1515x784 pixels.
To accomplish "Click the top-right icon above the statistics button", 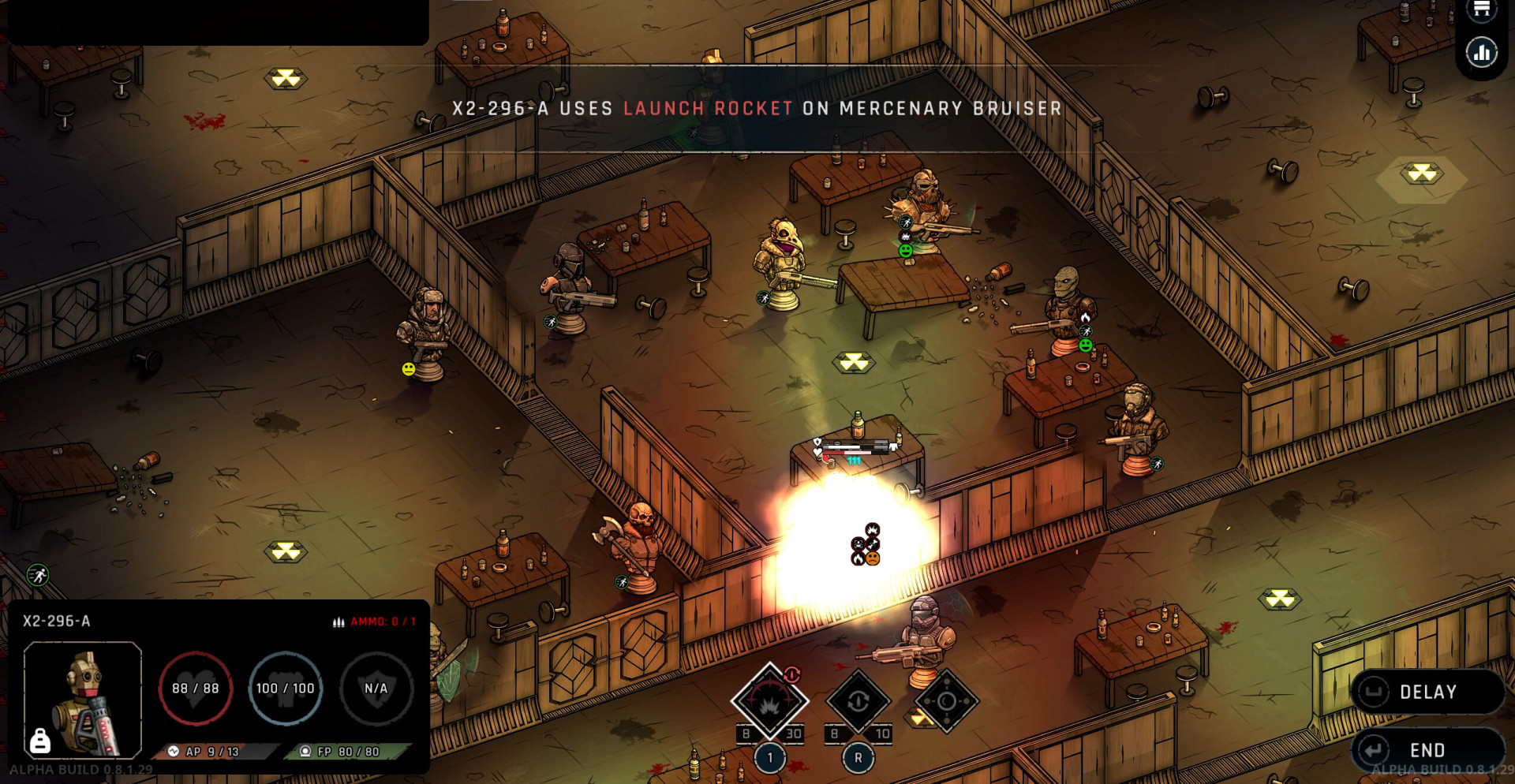I will click(x=1481, y=9).
